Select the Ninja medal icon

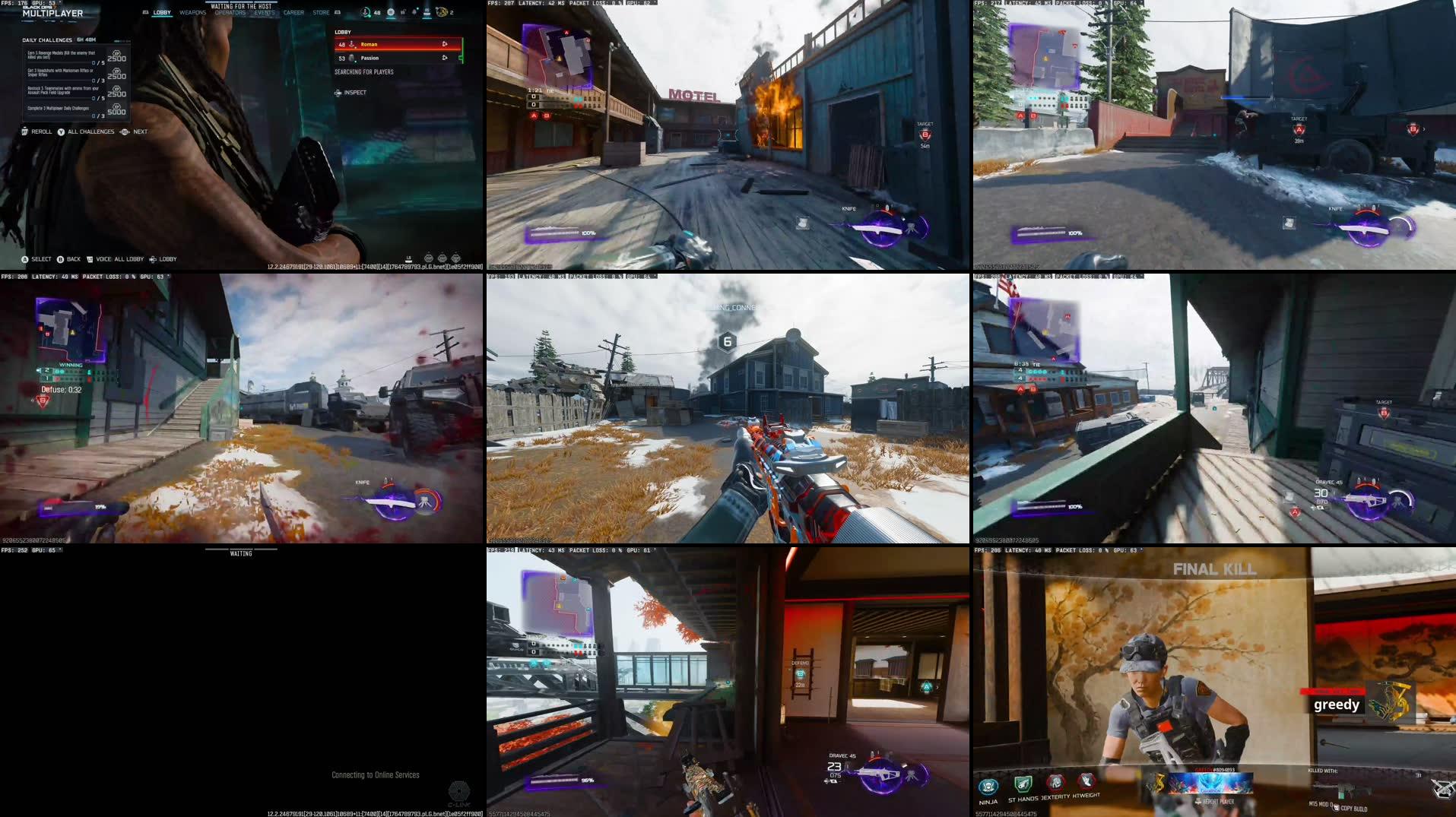pos(988,785)
